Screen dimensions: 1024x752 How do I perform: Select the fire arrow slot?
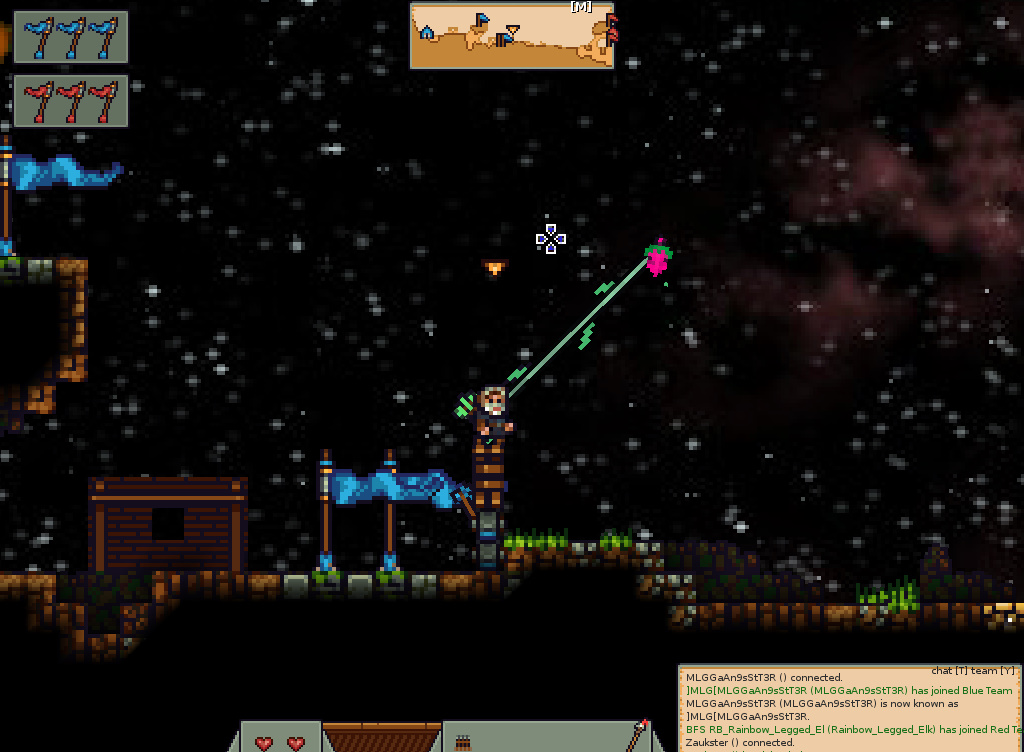click(636, 736)
